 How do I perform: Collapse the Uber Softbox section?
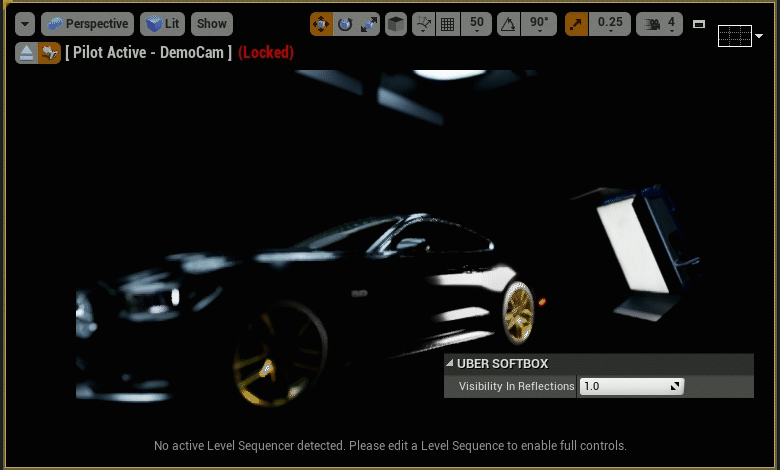[x=450, y=364]
